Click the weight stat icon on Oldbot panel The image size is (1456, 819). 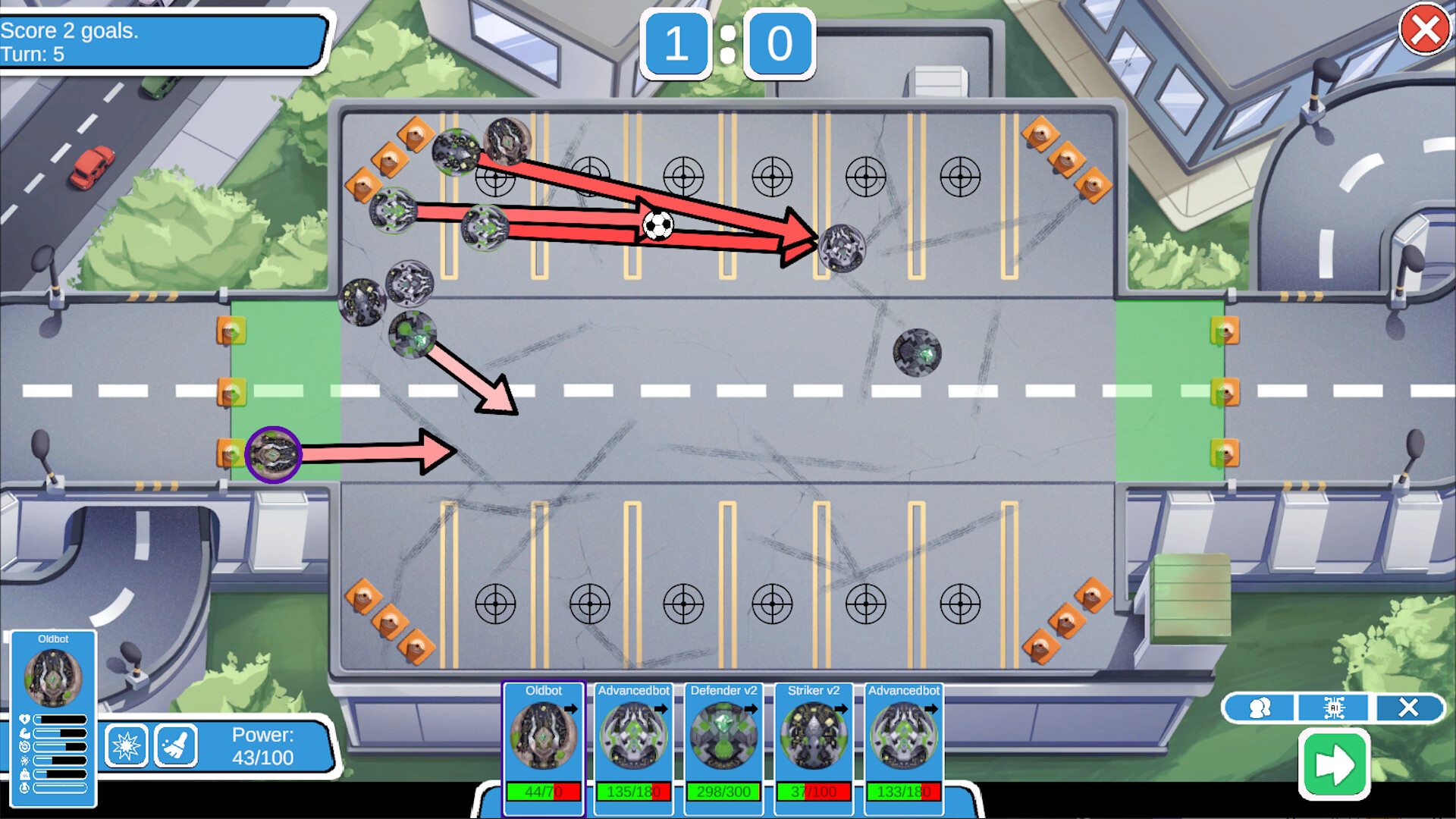[x=25, y=774]
